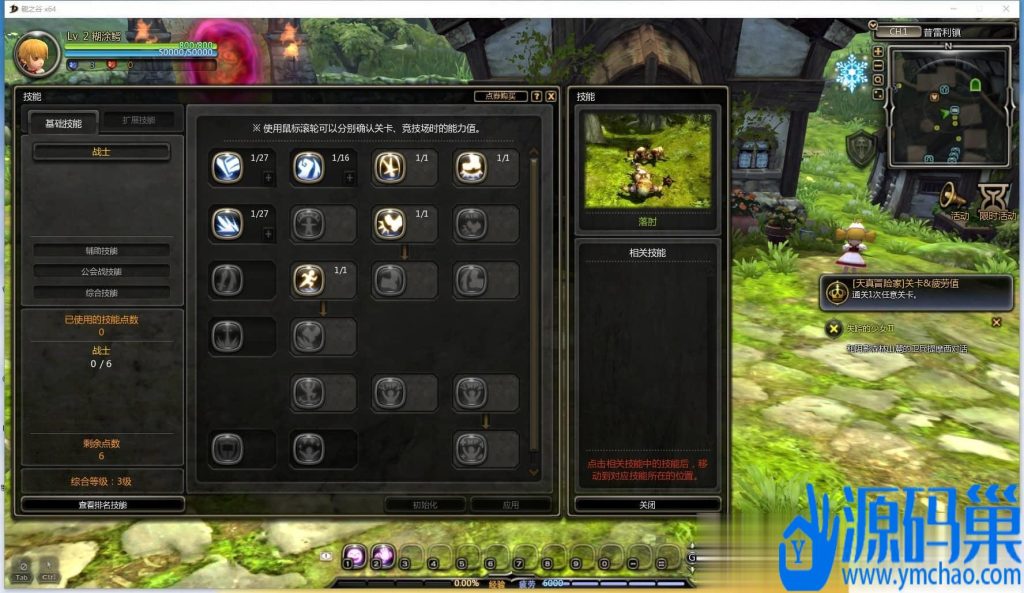1024x593 pixels.
Task: Click the 点券购买 button
Action: (500, 96)
